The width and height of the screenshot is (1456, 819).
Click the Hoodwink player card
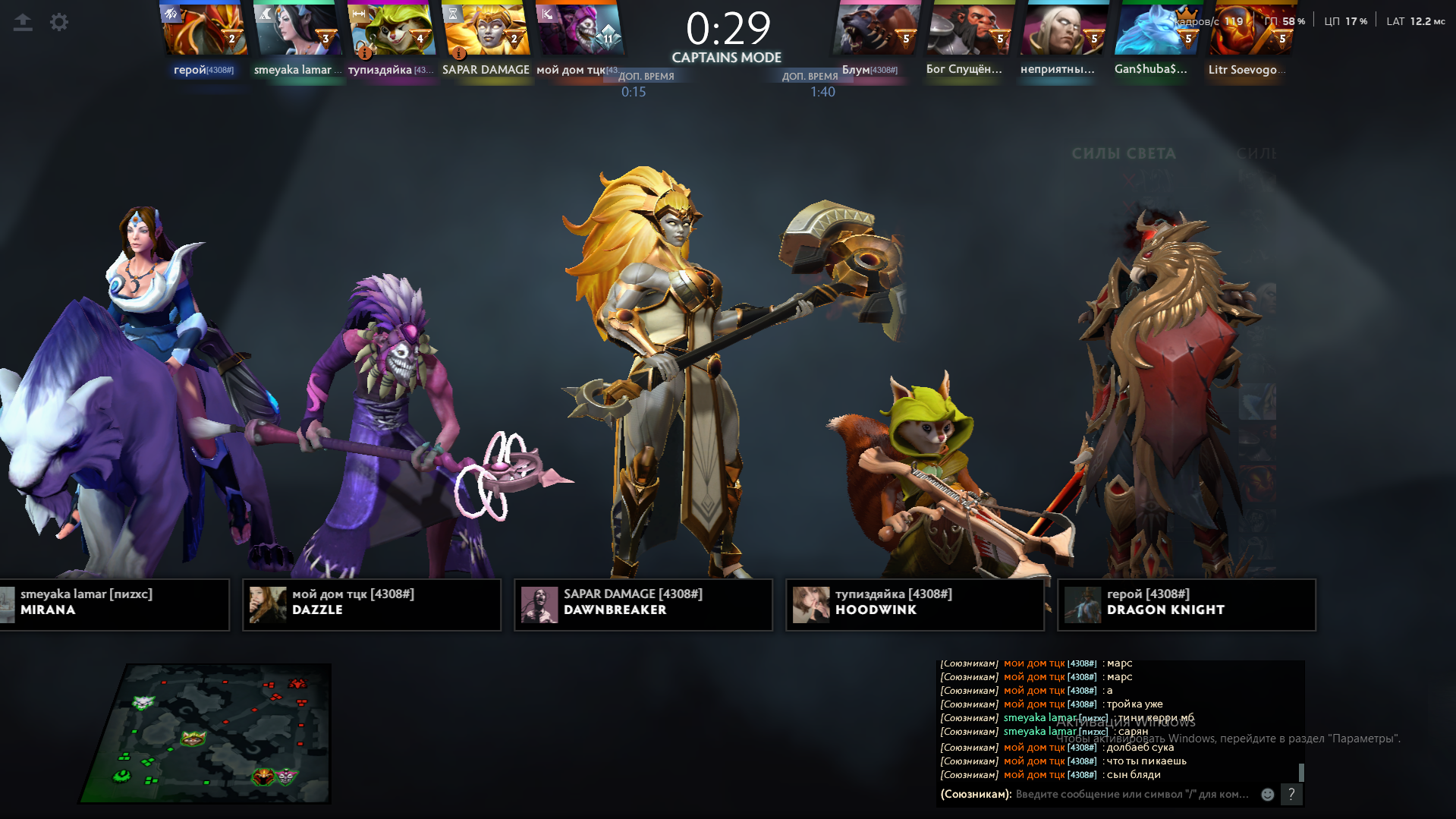pos(915,604)
